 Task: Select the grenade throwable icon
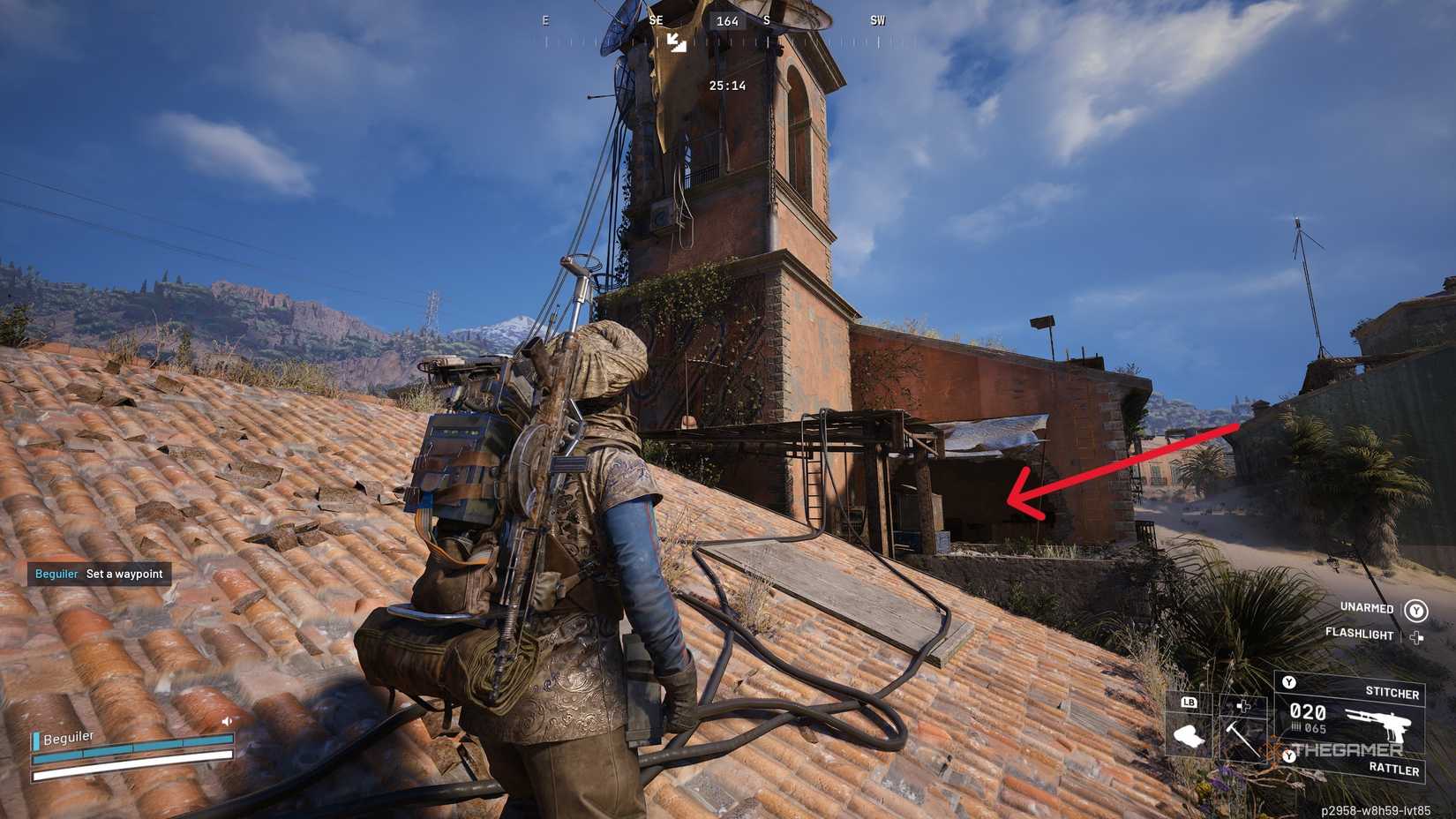click(x=1190, y=736)
